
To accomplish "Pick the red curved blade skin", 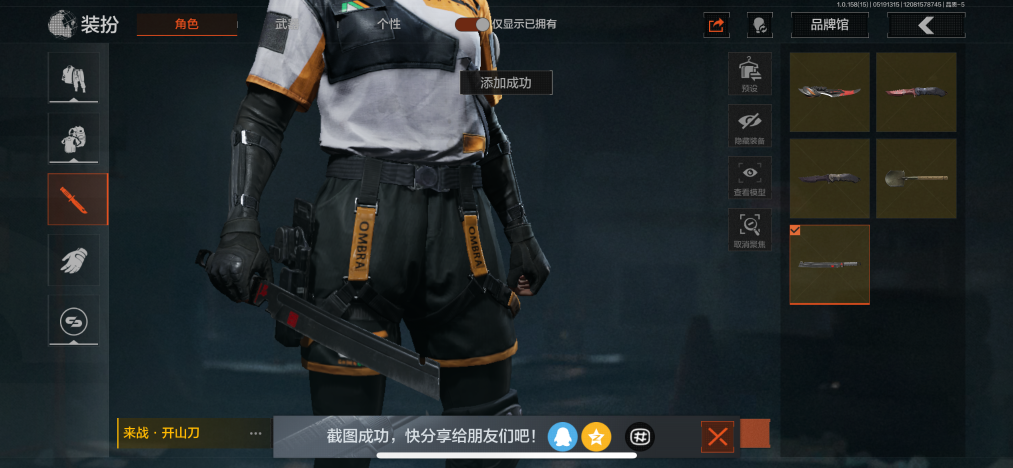I will pos(829,92).
